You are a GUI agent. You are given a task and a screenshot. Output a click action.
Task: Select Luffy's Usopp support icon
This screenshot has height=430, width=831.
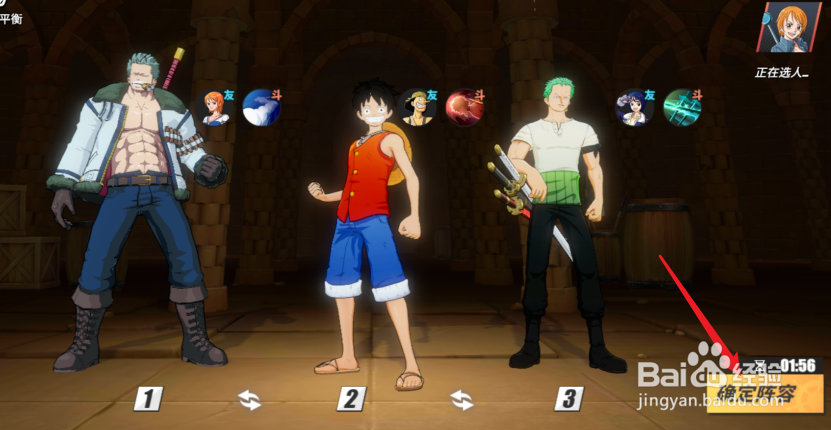[418, 106]
